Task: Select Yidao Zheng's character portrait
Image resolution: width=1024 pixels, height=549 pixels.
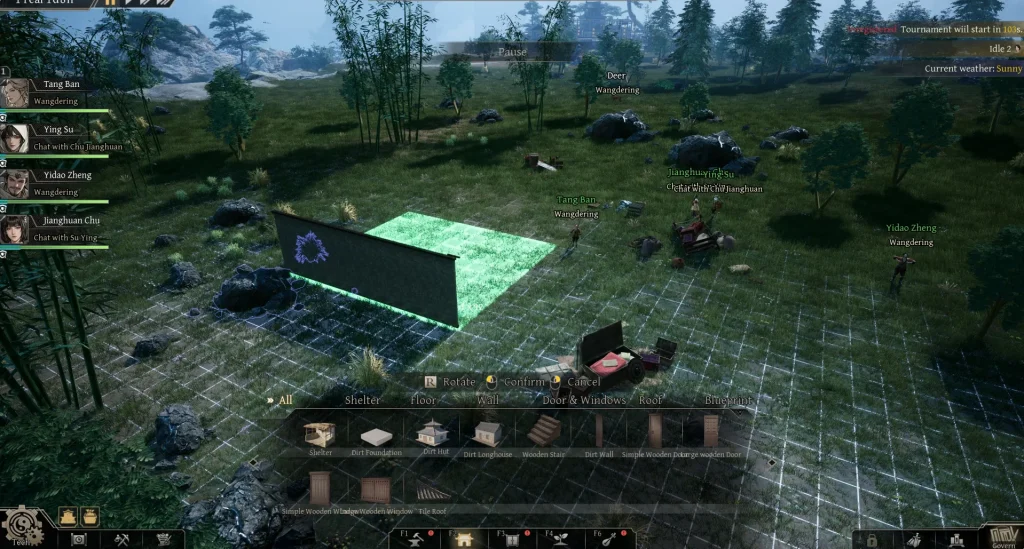Action: pyautogui.click(x=14, y=182)
